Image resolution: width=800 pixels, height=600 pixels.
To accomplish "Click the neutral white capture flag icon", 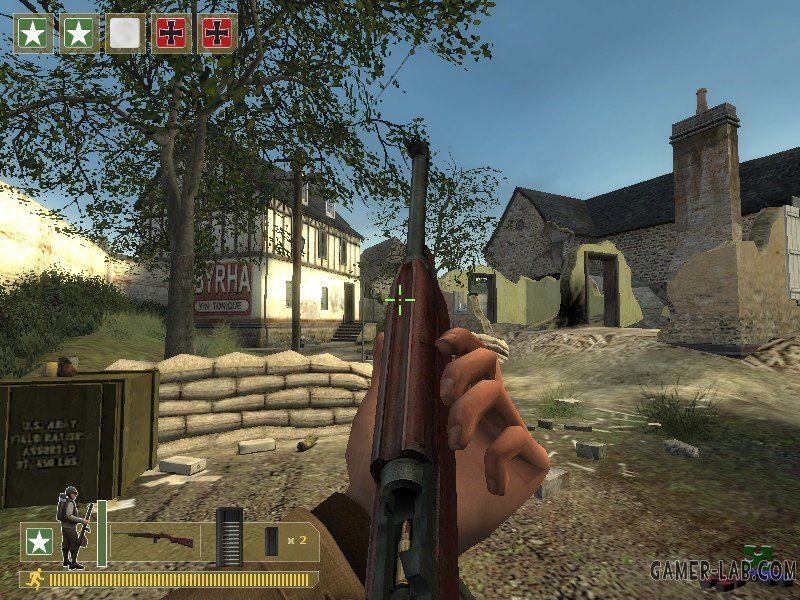I will [x=125, y=34].
